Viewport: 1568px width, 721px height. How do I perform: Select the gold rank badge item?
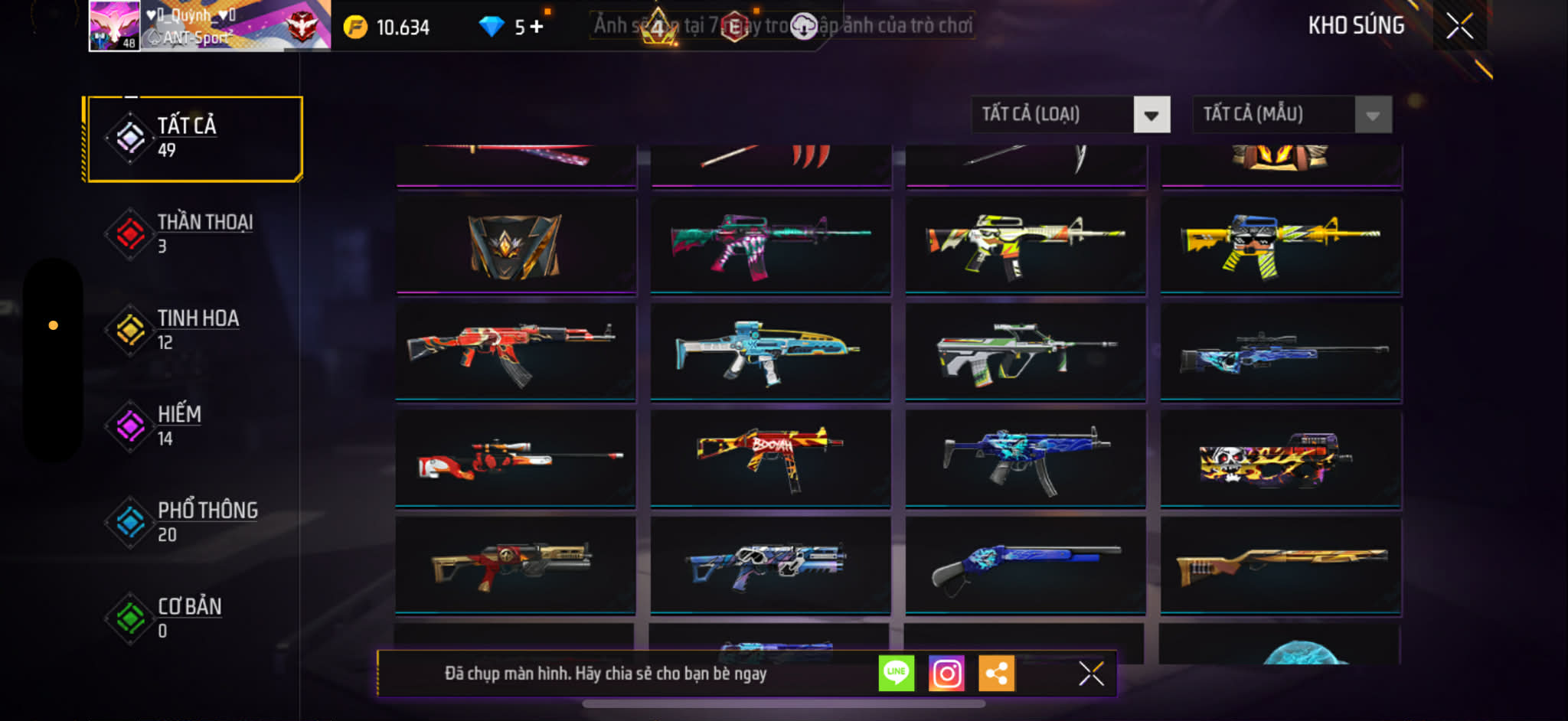(x=515, y=245)
